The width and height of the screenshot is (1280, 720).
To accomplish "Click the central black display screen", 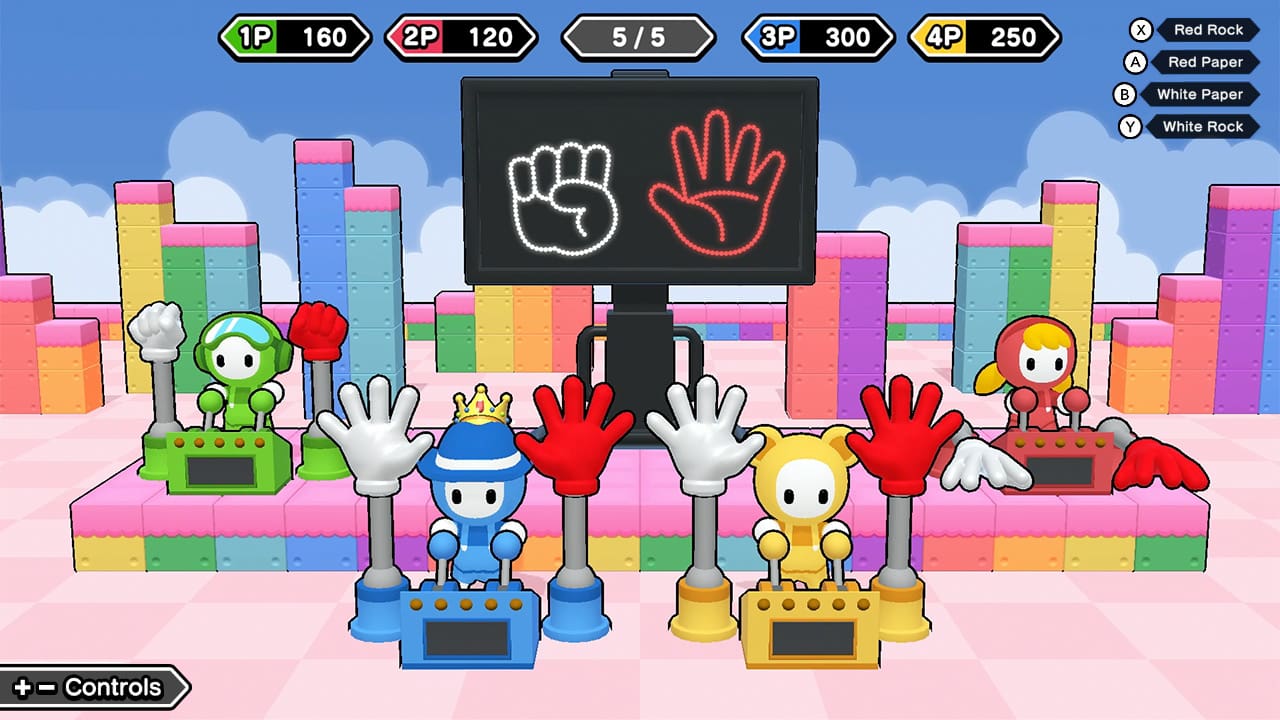I will click(x=640, y=180).
